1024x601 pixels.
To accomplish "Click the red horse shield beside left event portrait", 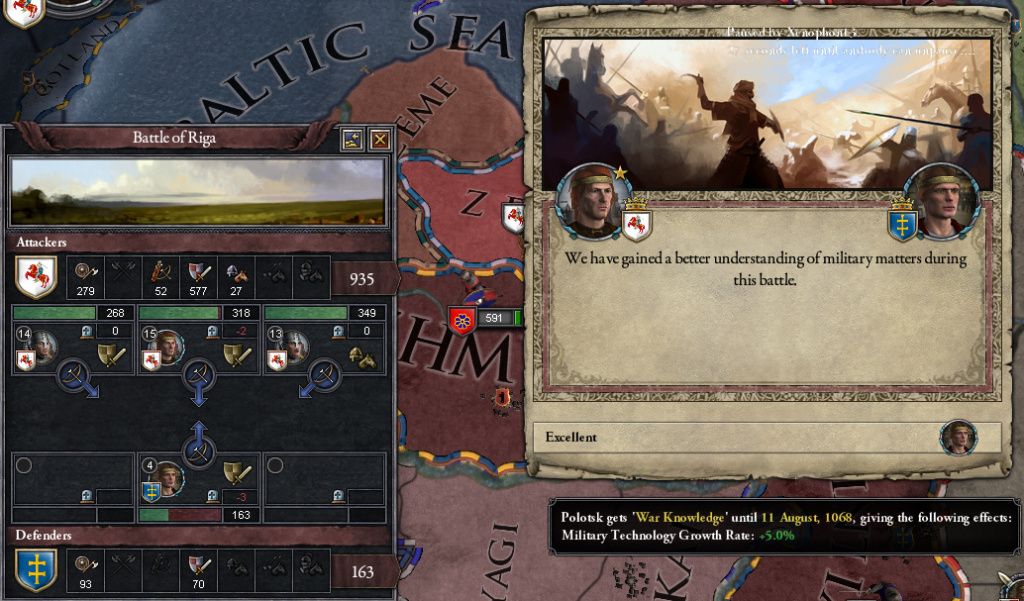I will pyautogui.click(x=634, y=222).
